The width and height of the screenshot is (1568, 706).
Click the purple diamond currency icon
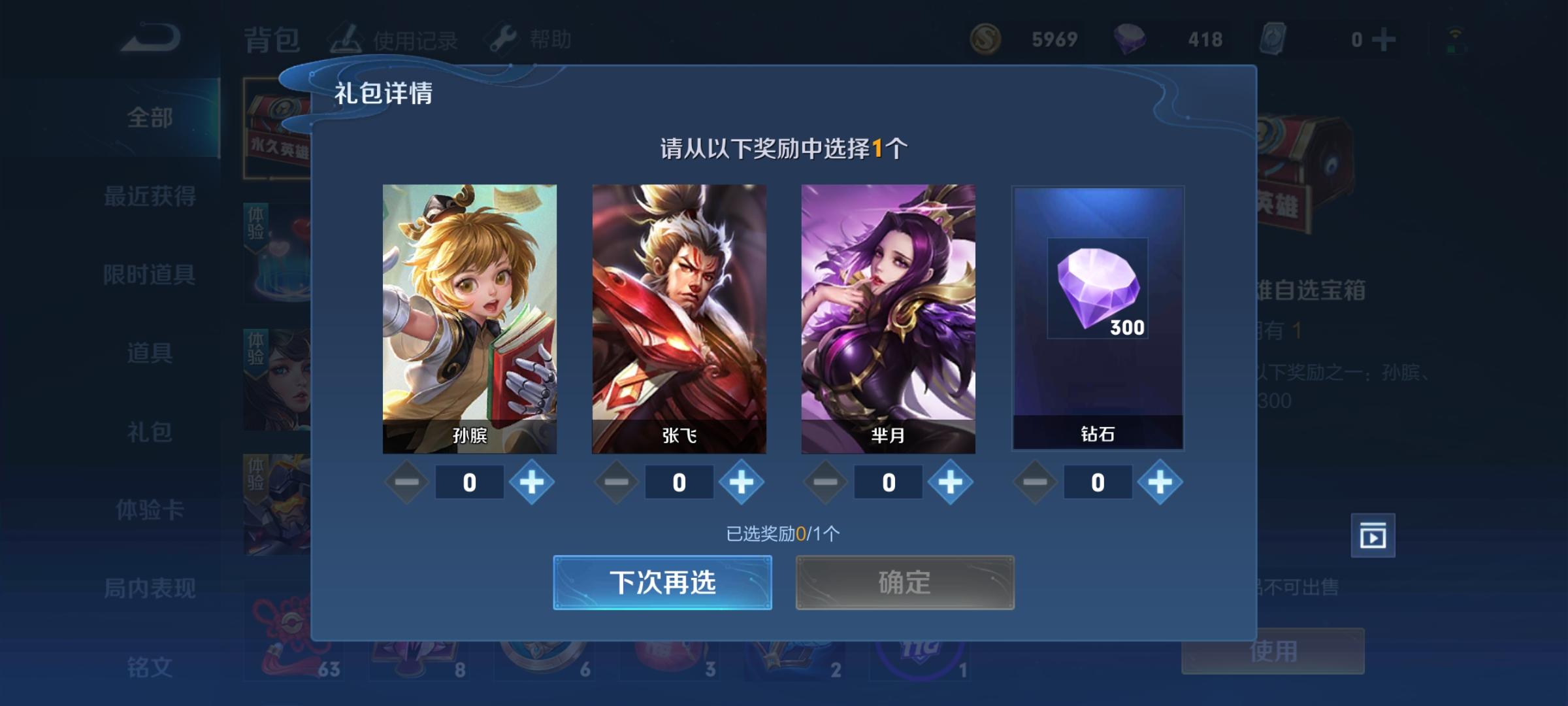(1132, 39)
